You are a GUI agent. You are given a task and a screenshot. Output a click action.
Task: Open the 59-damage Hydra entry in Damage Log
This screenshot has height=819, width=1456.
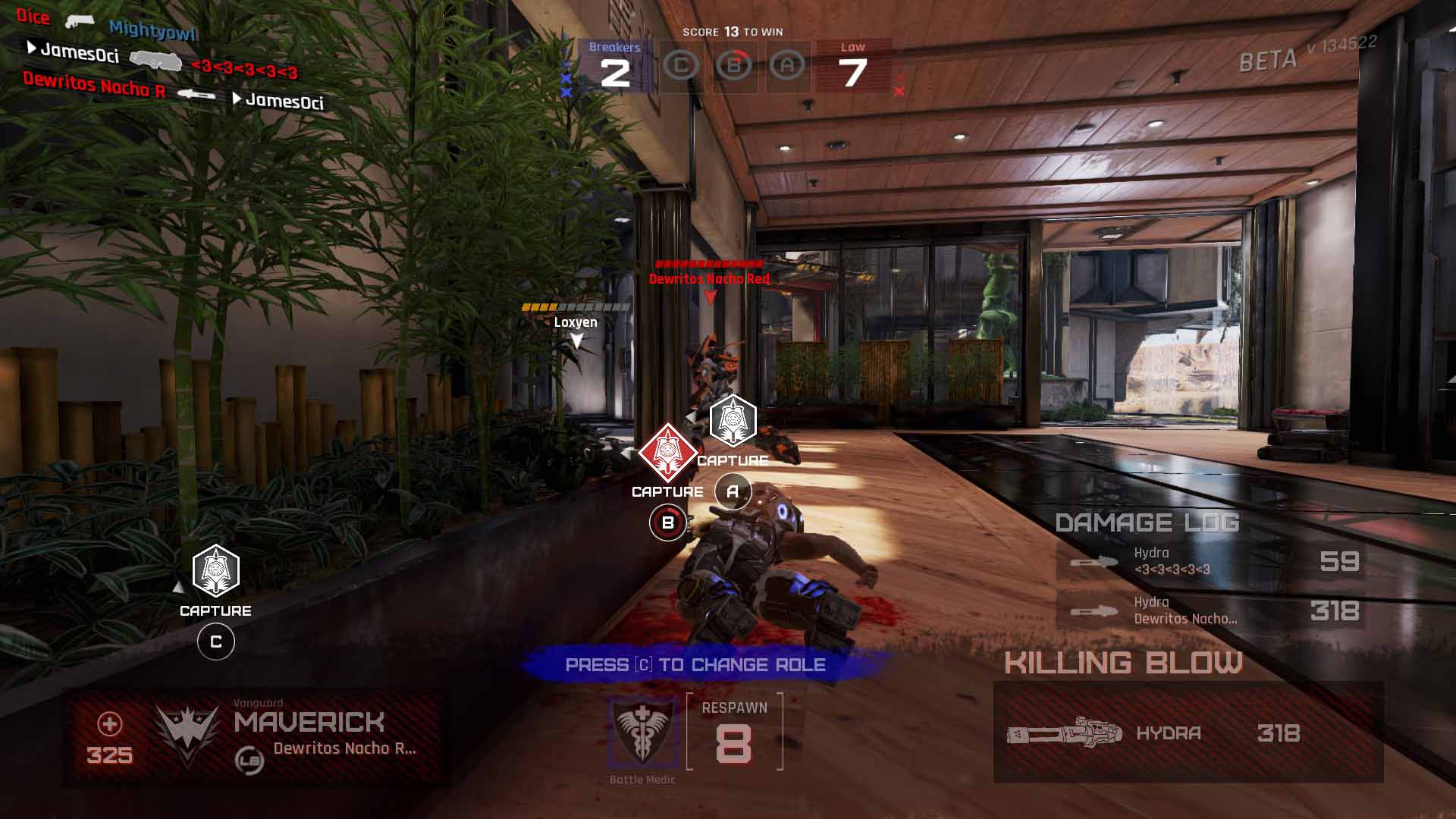pos(1210,561)
